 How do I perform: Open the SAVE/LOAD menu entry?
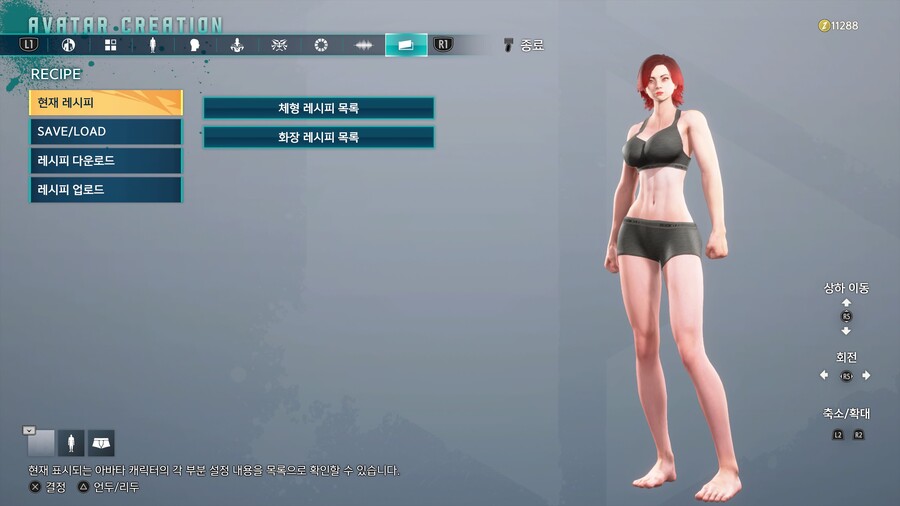[106, 132]
